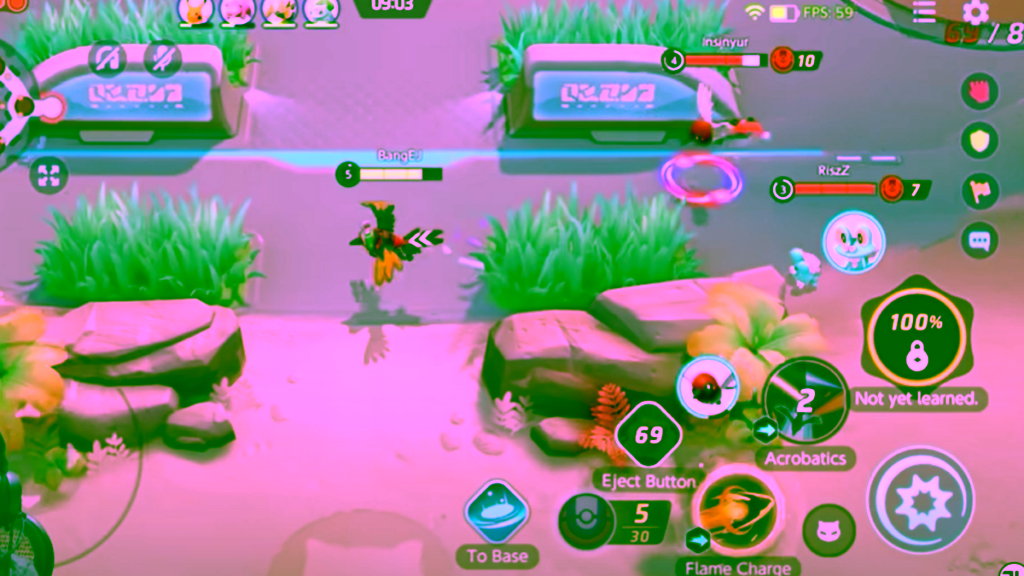Click the four-arrow expand icon
This screenshot has height=576, width=1024.
(48, 175)
